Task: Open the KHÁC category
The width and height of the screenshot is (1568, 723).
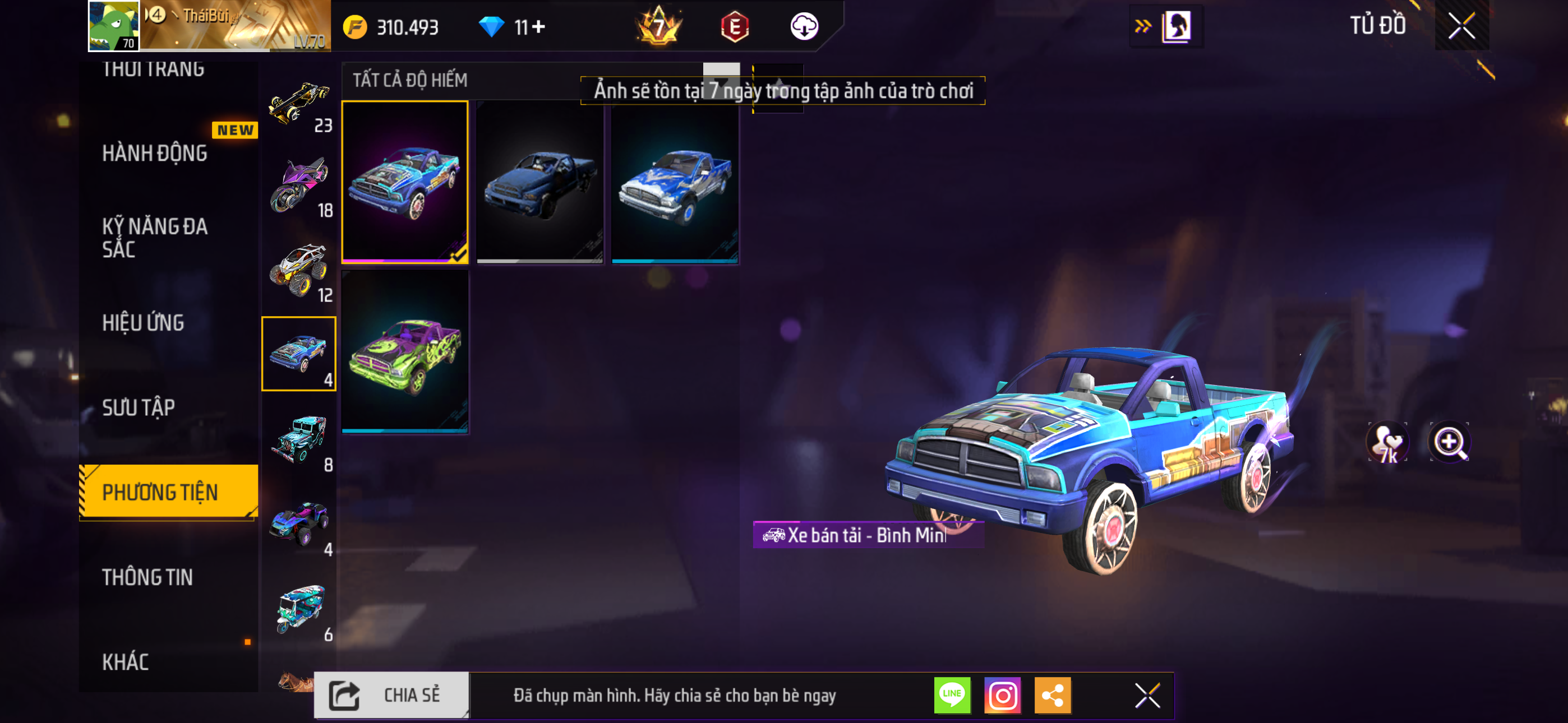Action: 126,661
